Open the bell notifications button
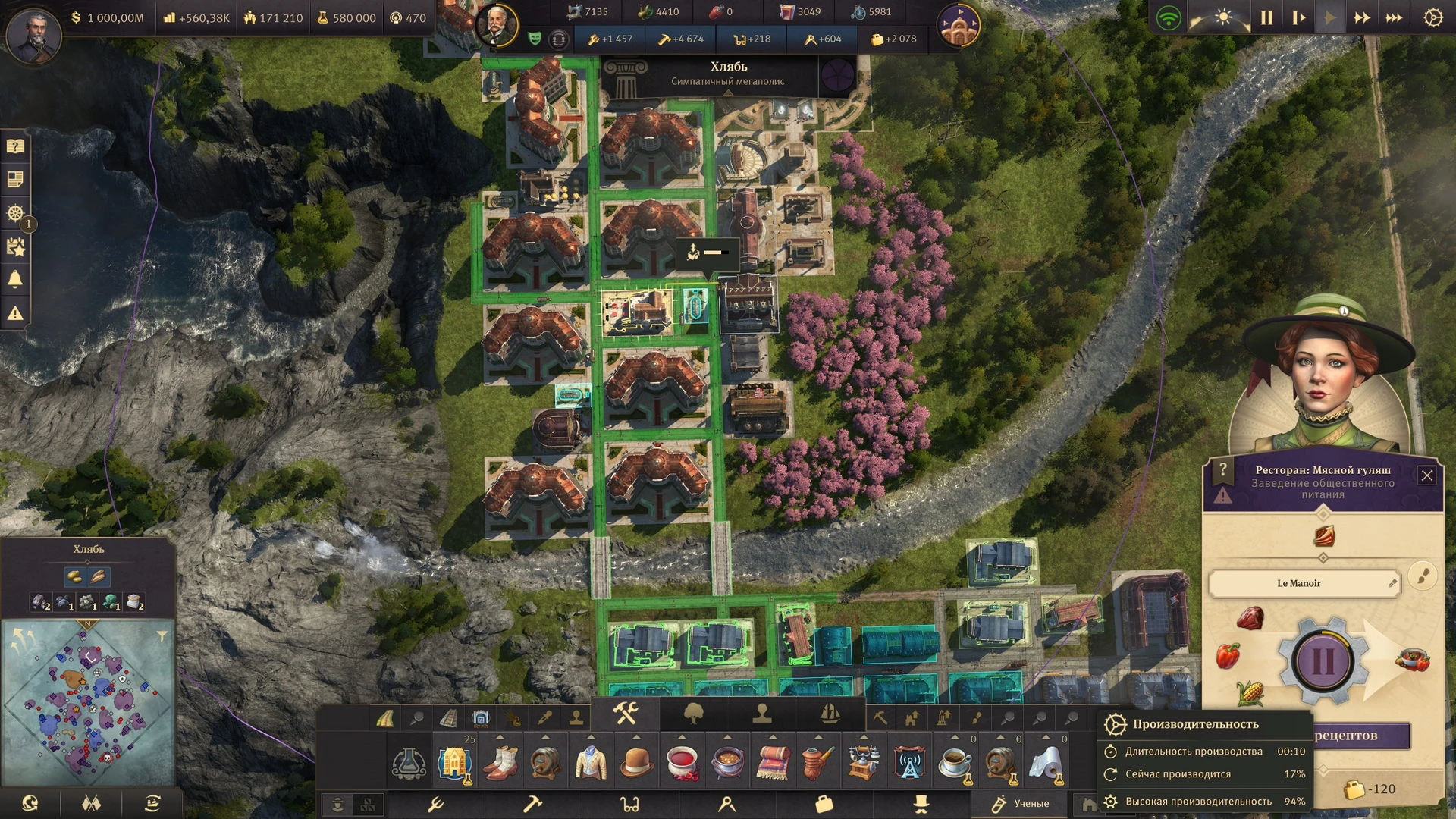 click(x=15, y=280)
